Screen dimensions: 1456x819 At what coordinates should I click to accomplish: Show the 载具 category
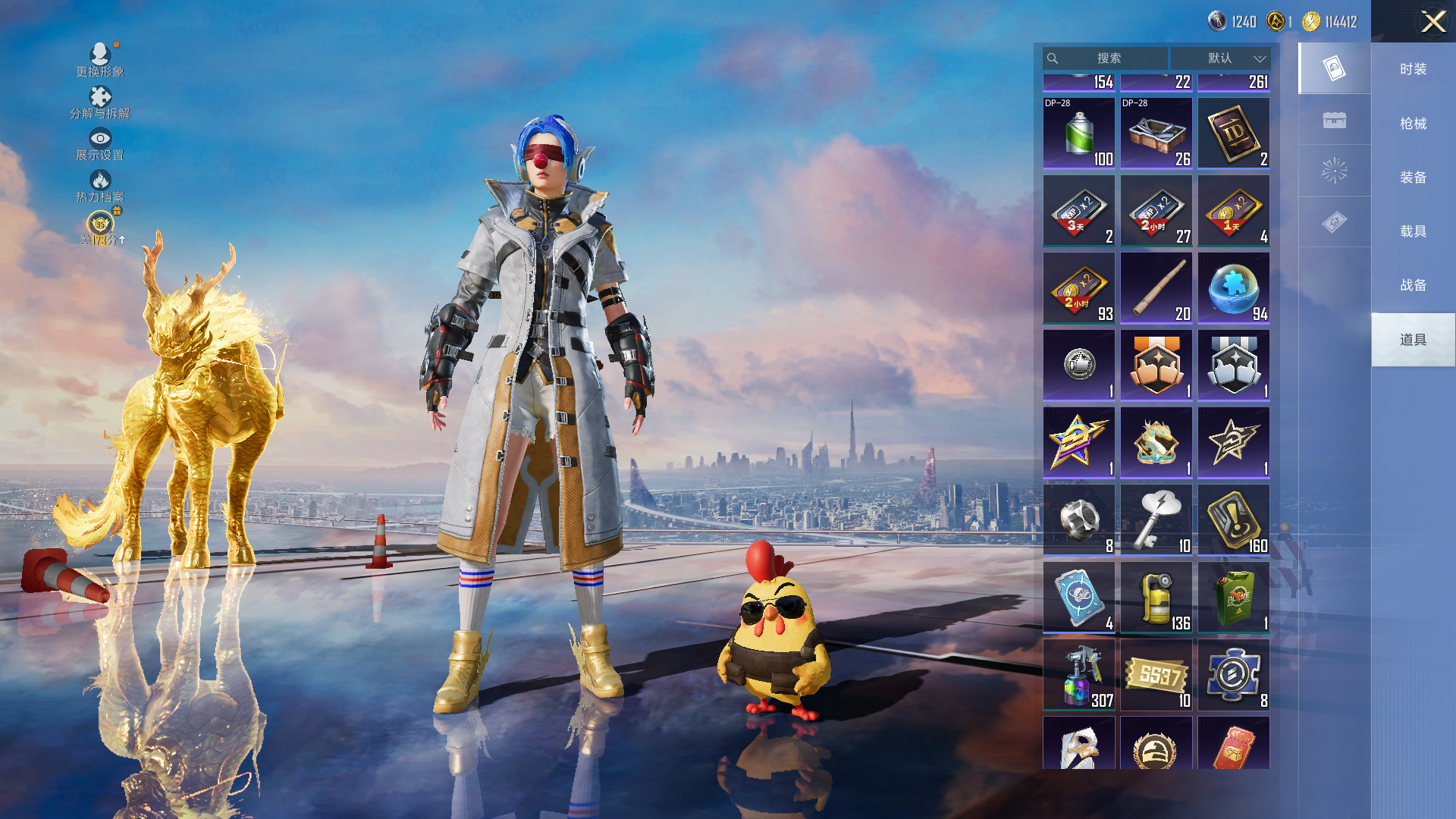[x=1413, y=231]
